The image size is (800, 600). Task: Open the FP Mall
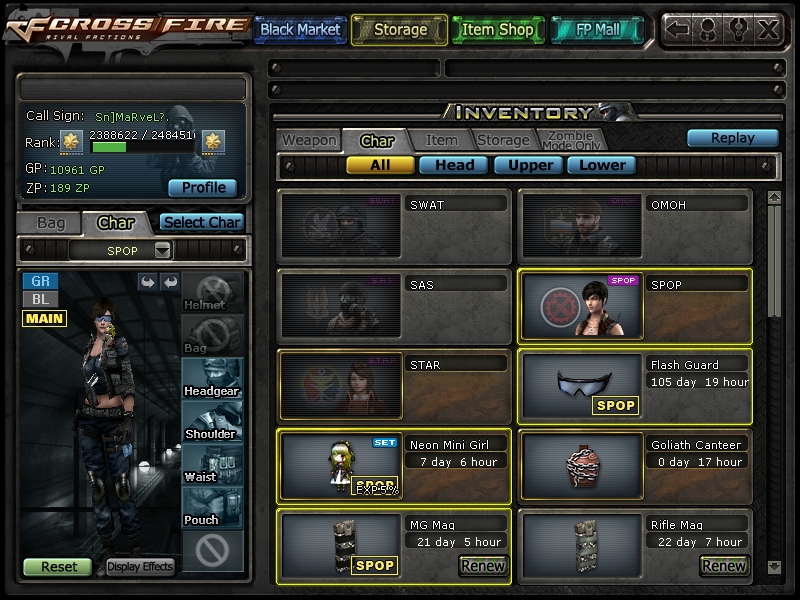pyautogui.click(x=598, y=30)
